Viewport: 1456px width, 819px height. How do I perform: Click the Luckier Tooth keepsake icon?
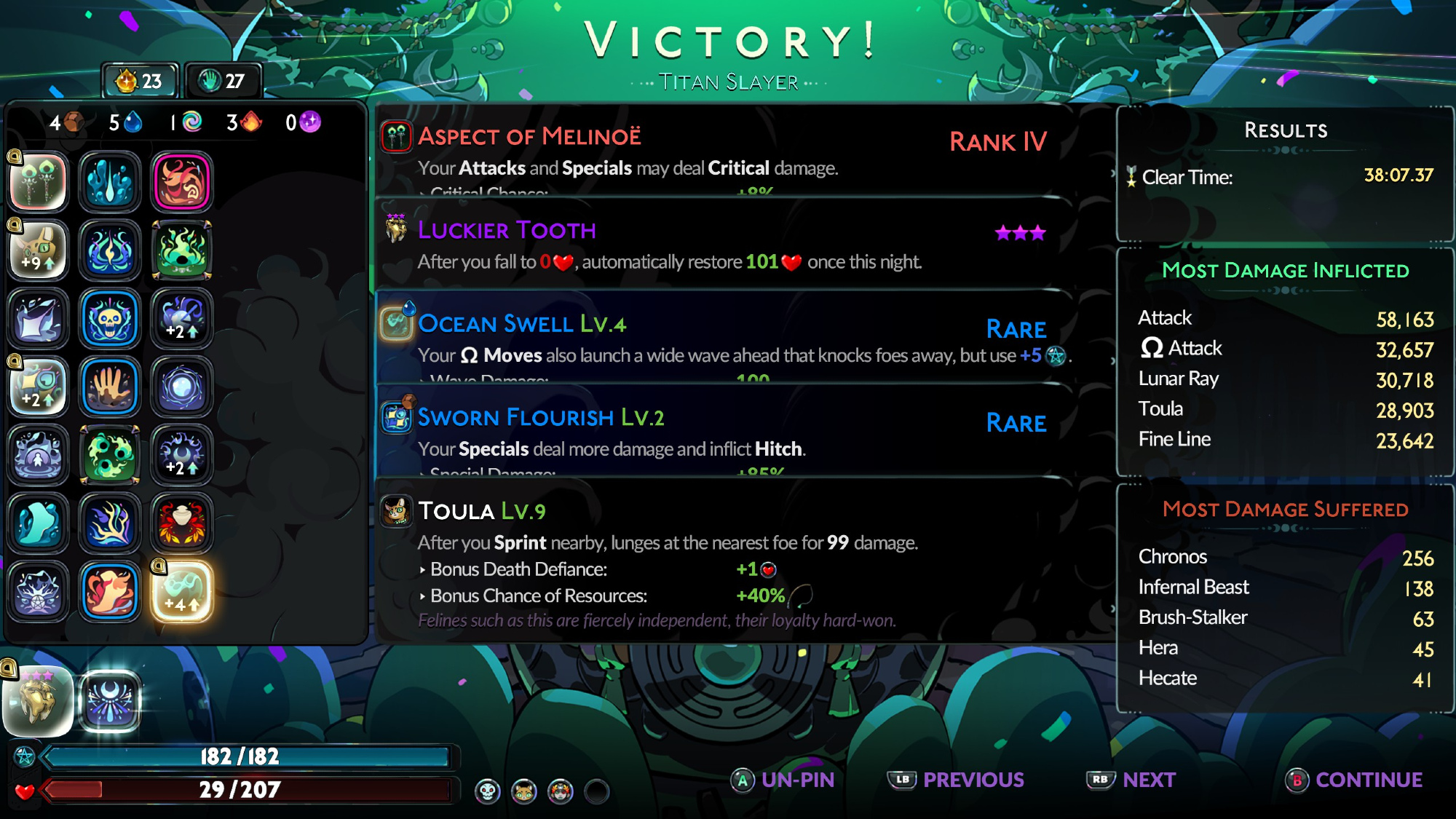tap(39, 700)
